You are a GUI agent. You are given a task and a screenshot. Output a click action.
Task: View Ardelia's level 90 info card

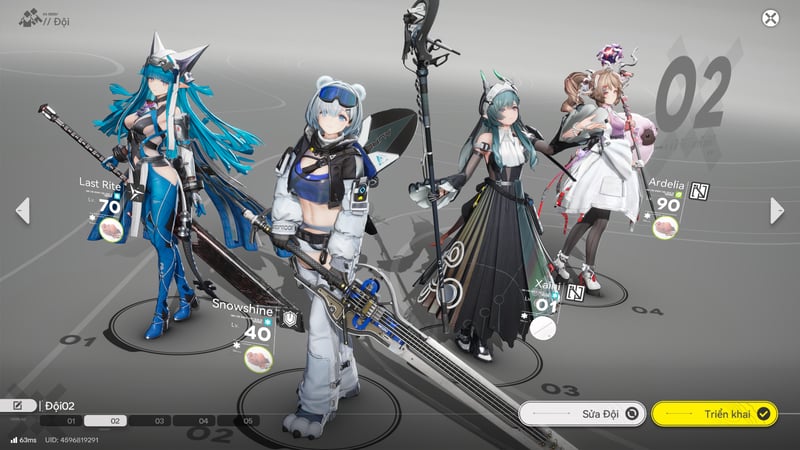(x=667, y=203)
